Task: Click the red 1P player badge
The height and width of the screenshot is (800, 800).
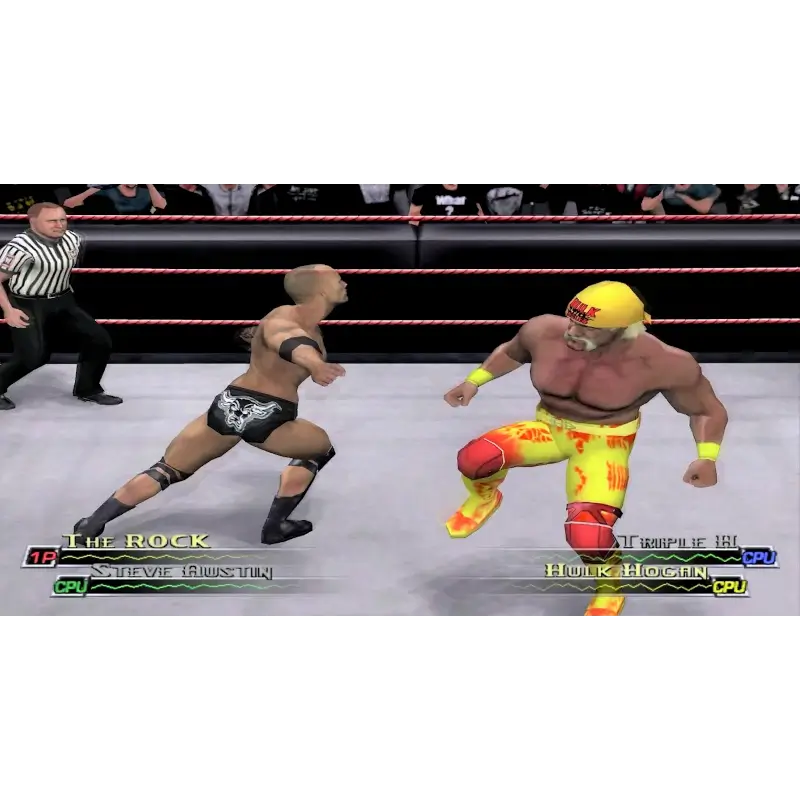Action: pyautogui.click(x=41, y=557)
